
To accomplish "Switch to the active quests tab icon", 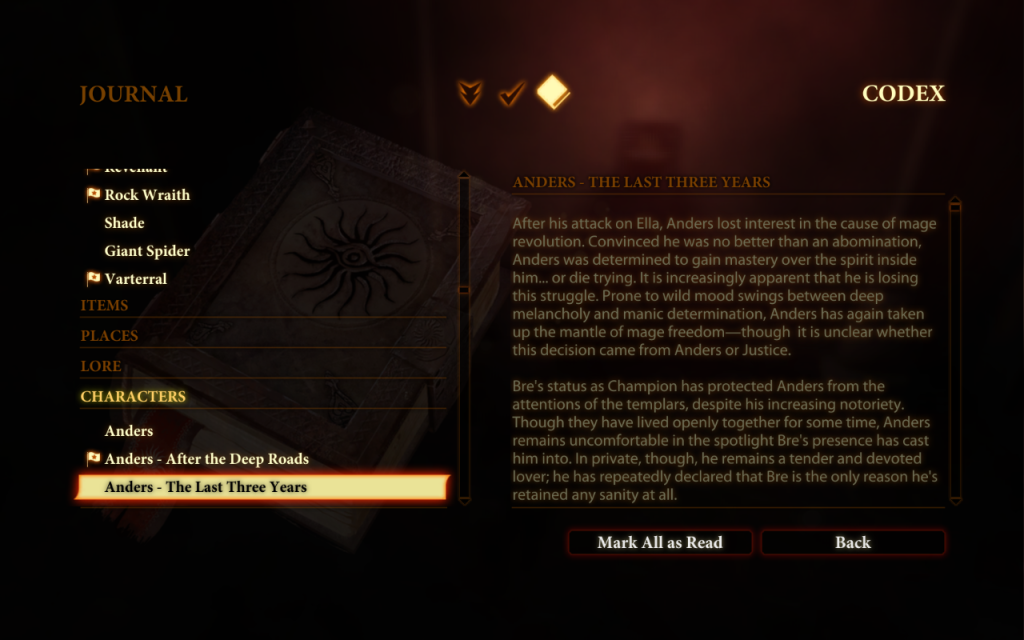I will coord(469,94).
